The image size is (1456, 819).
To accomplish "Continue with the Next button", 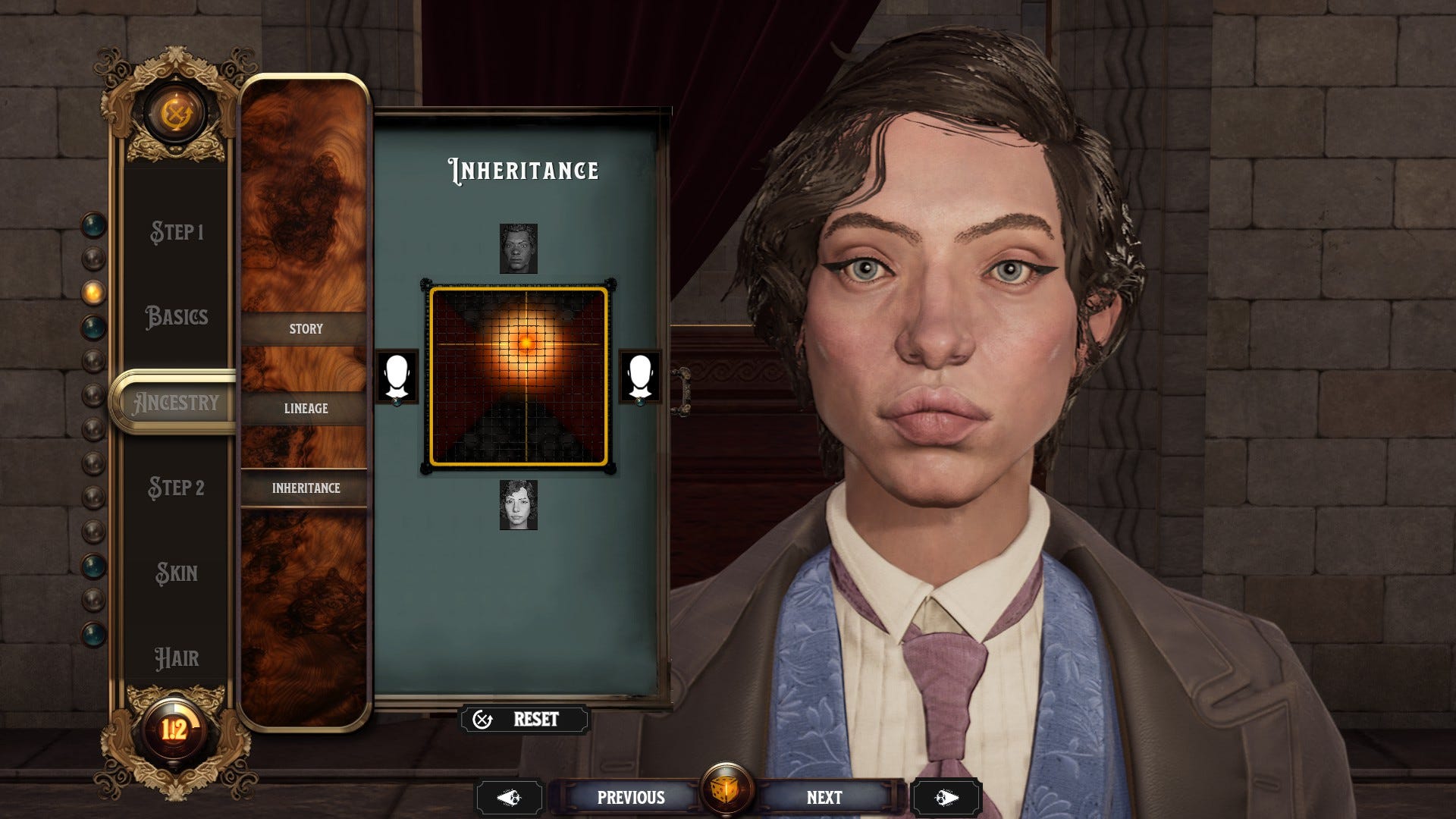I will [x=824, y=798].
